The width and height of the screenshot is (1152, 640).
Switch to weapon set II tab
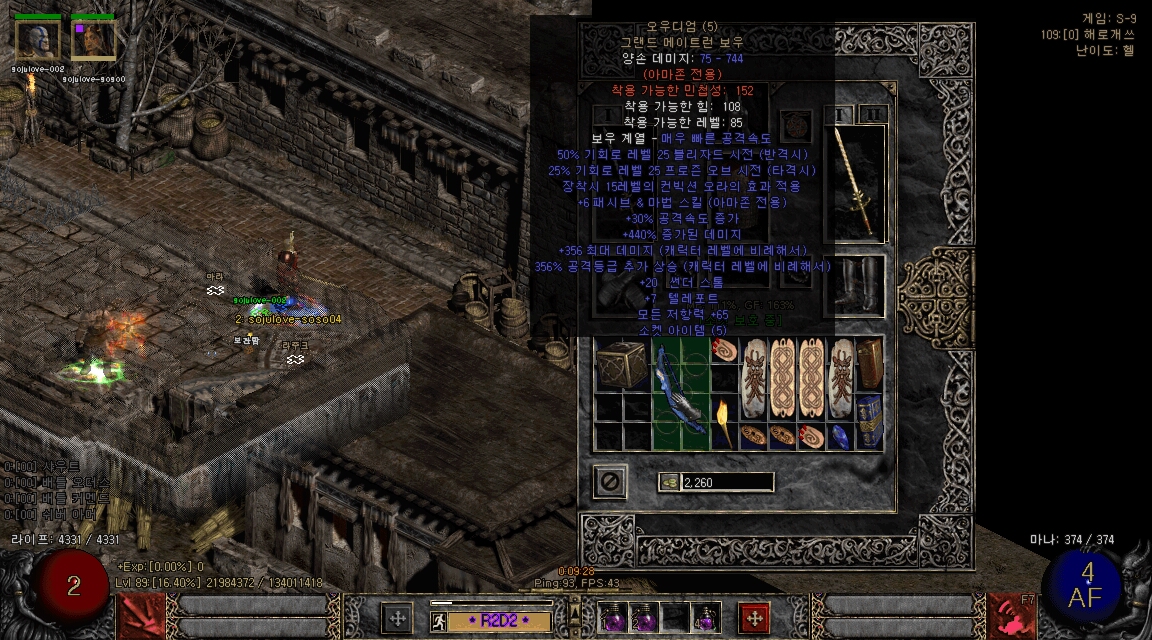tap(874, 114)
